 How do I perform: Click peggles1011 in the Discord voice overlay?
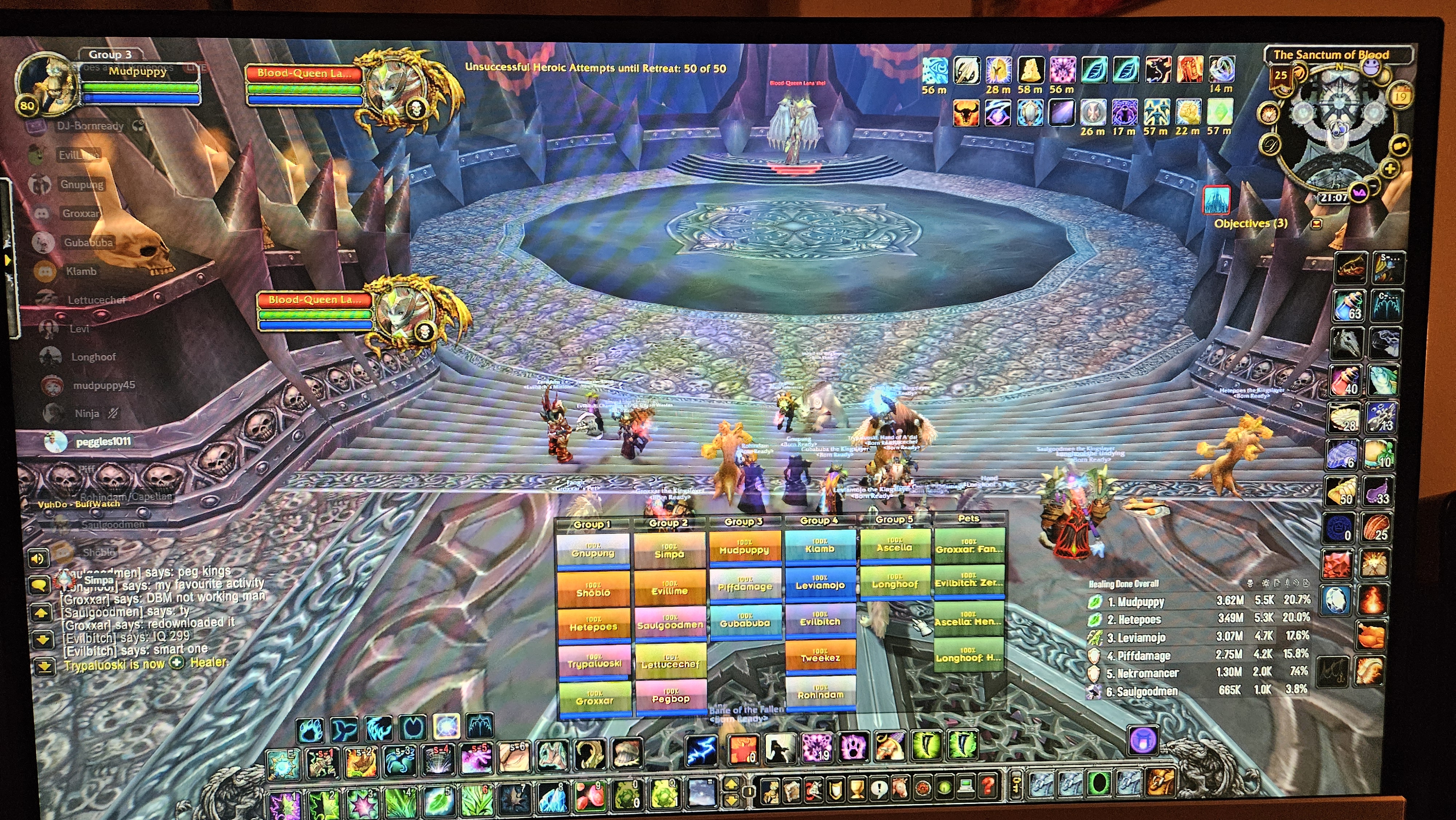tap(103, 441)
